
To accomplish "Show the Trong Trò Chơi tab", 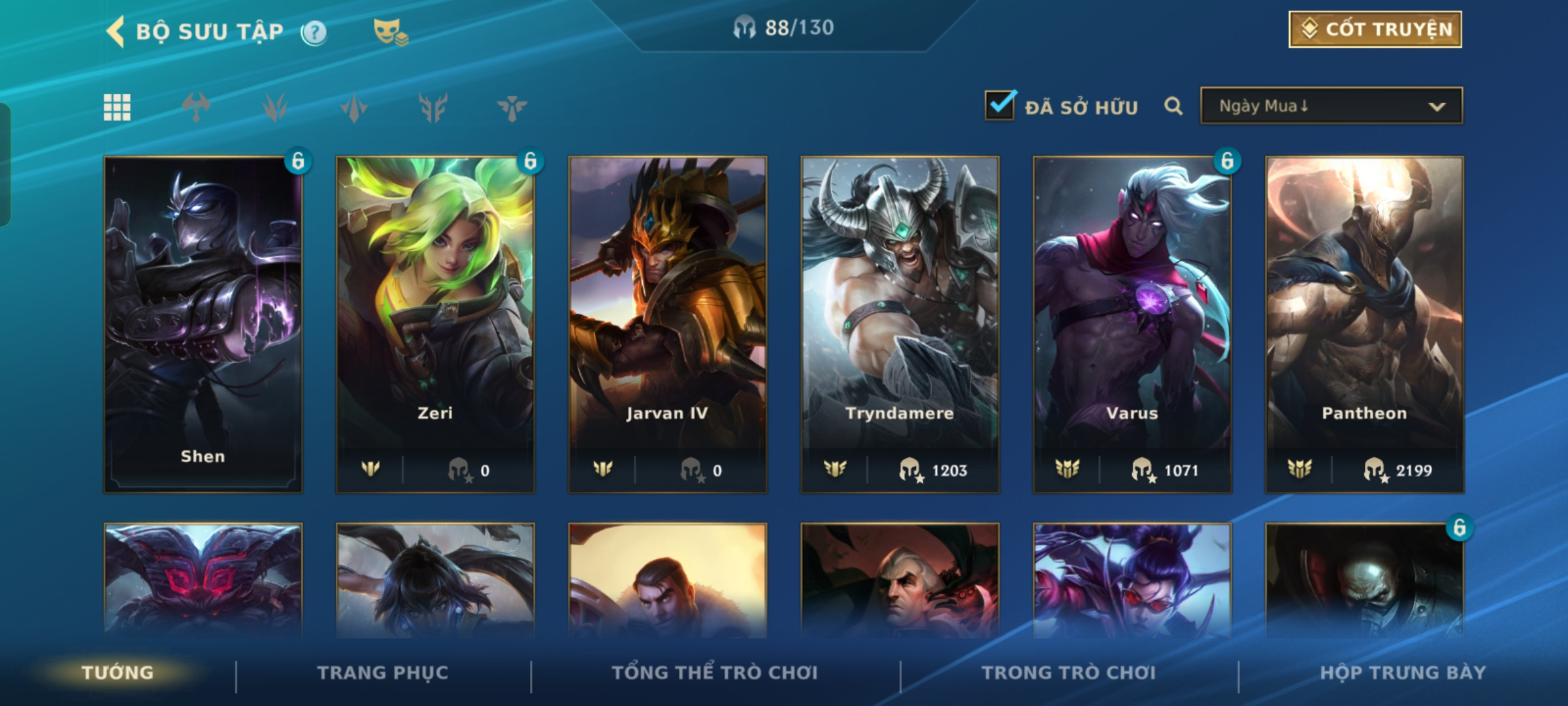I will pyautogui.click(x=1069, y=673).
